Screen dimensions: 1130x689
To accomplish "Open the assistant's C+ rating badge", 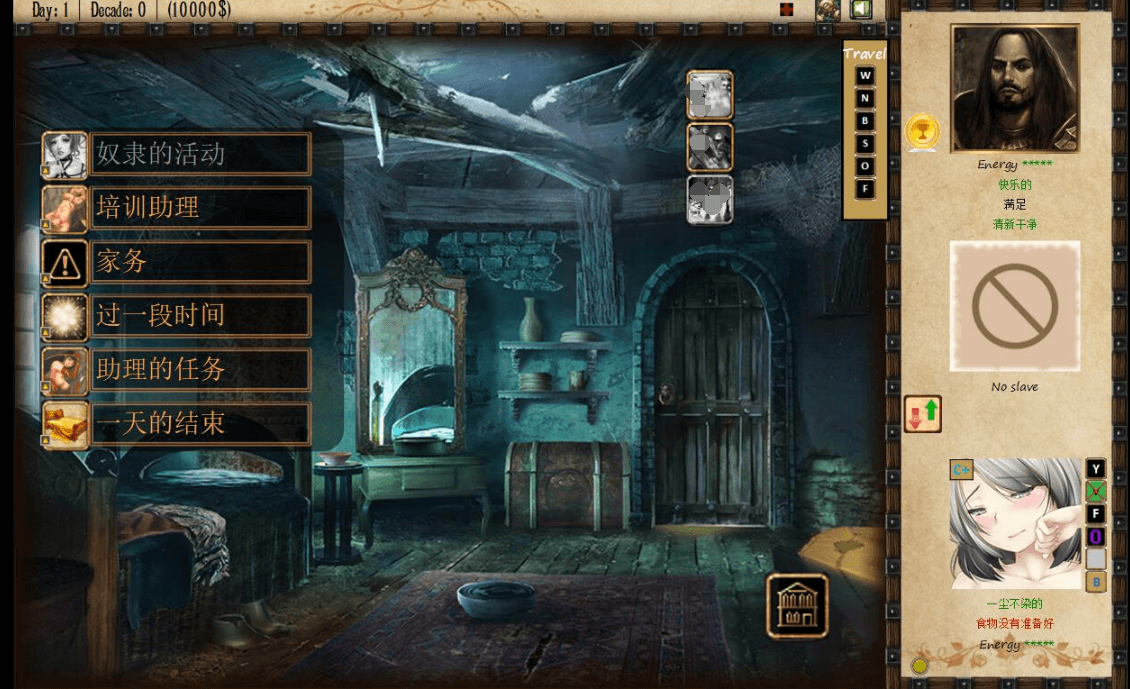I will [961, 469].
